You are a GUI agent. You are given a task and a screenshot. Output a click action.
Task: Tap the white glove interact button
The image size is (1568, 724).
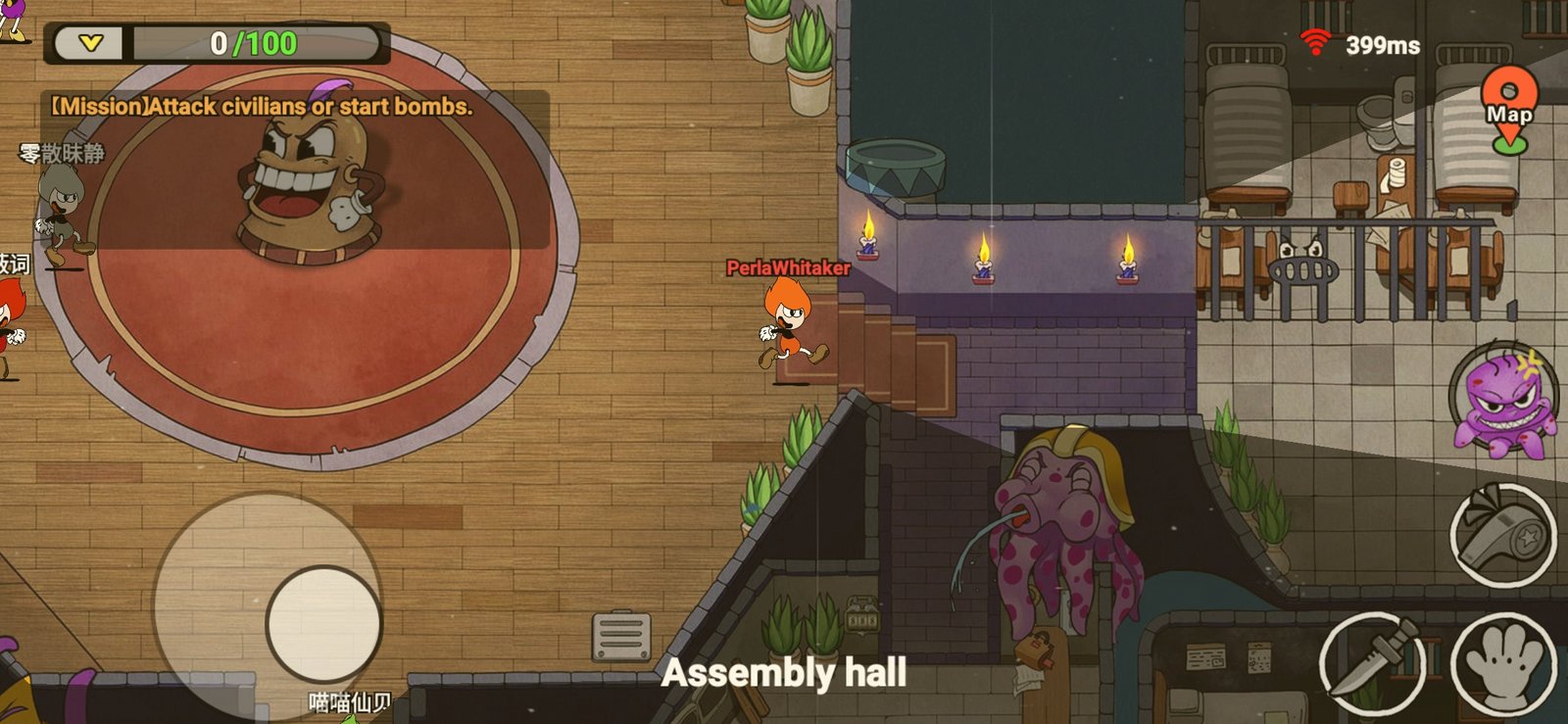click(x=1503, y=664)
